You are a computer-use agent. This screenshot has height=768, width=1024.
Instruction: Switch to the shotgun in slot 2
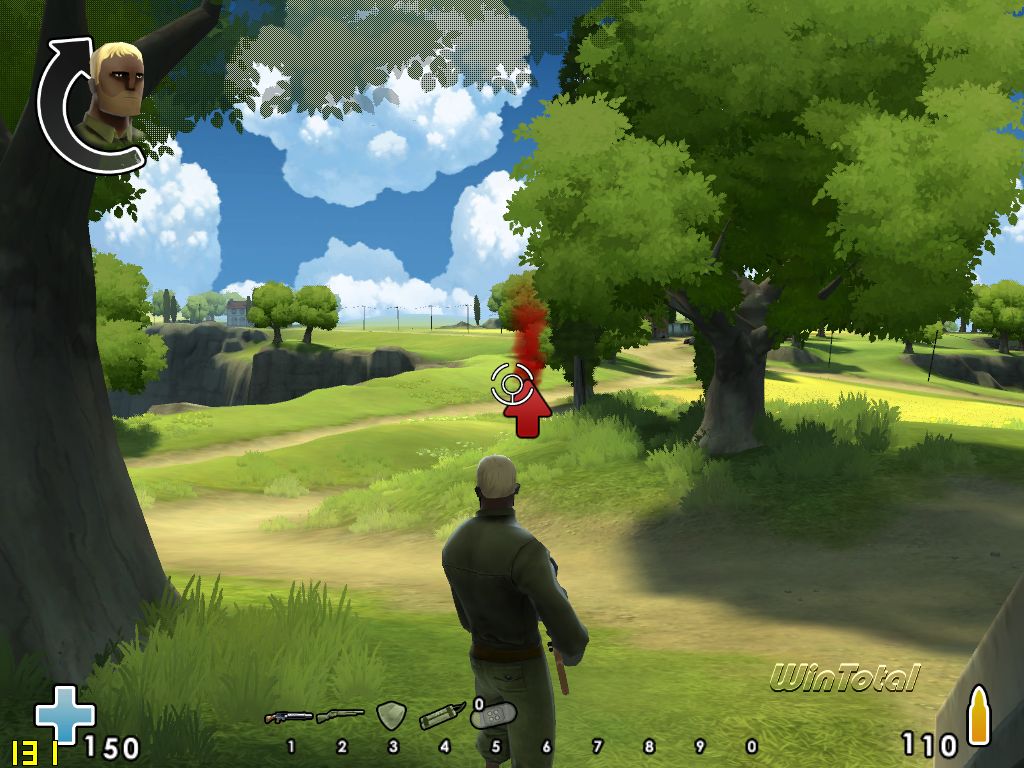pyautogui.click(x=340, y=716)
